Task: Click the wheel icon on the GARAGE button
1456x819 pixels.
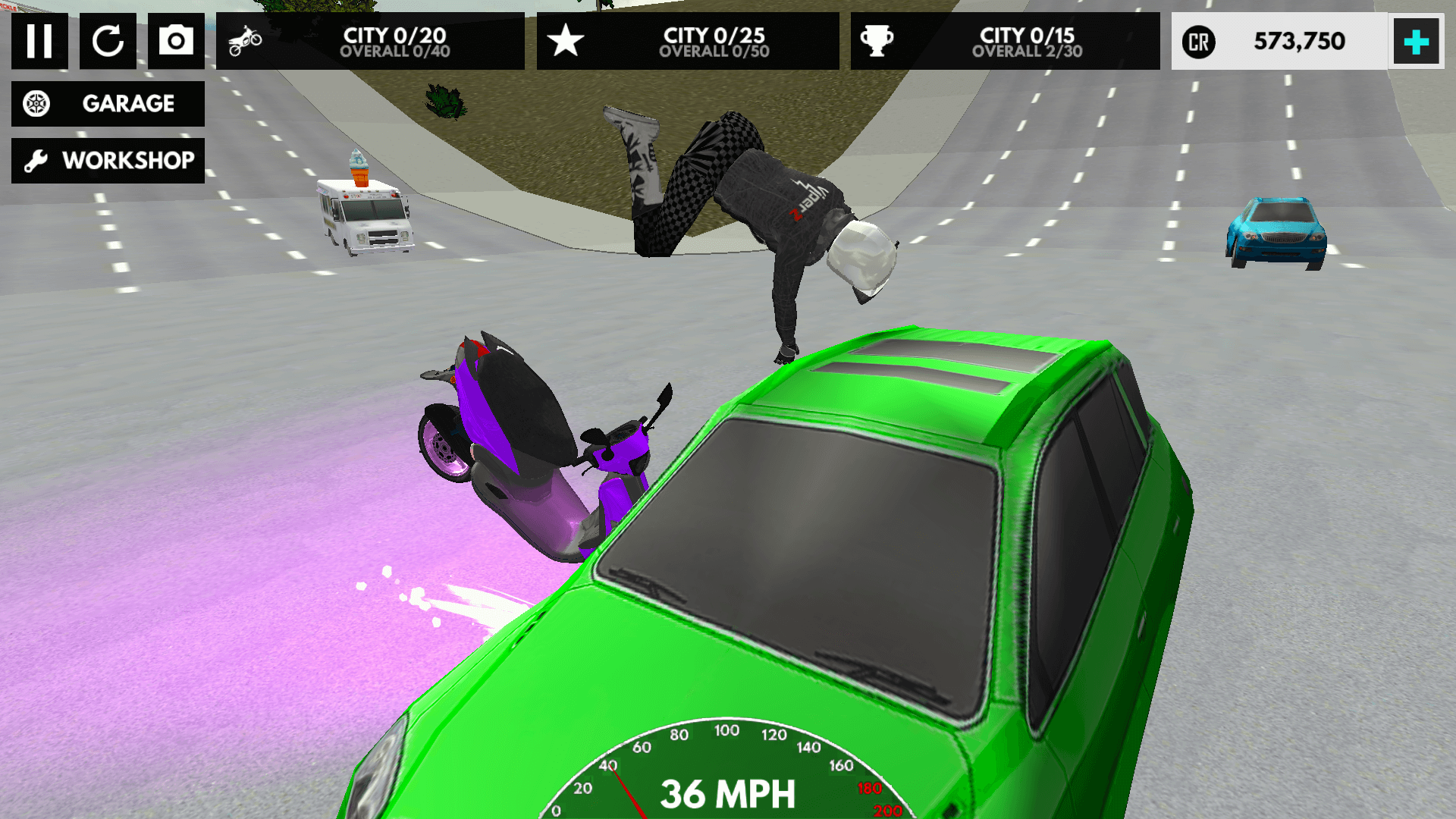Action: tap(36, 104)
